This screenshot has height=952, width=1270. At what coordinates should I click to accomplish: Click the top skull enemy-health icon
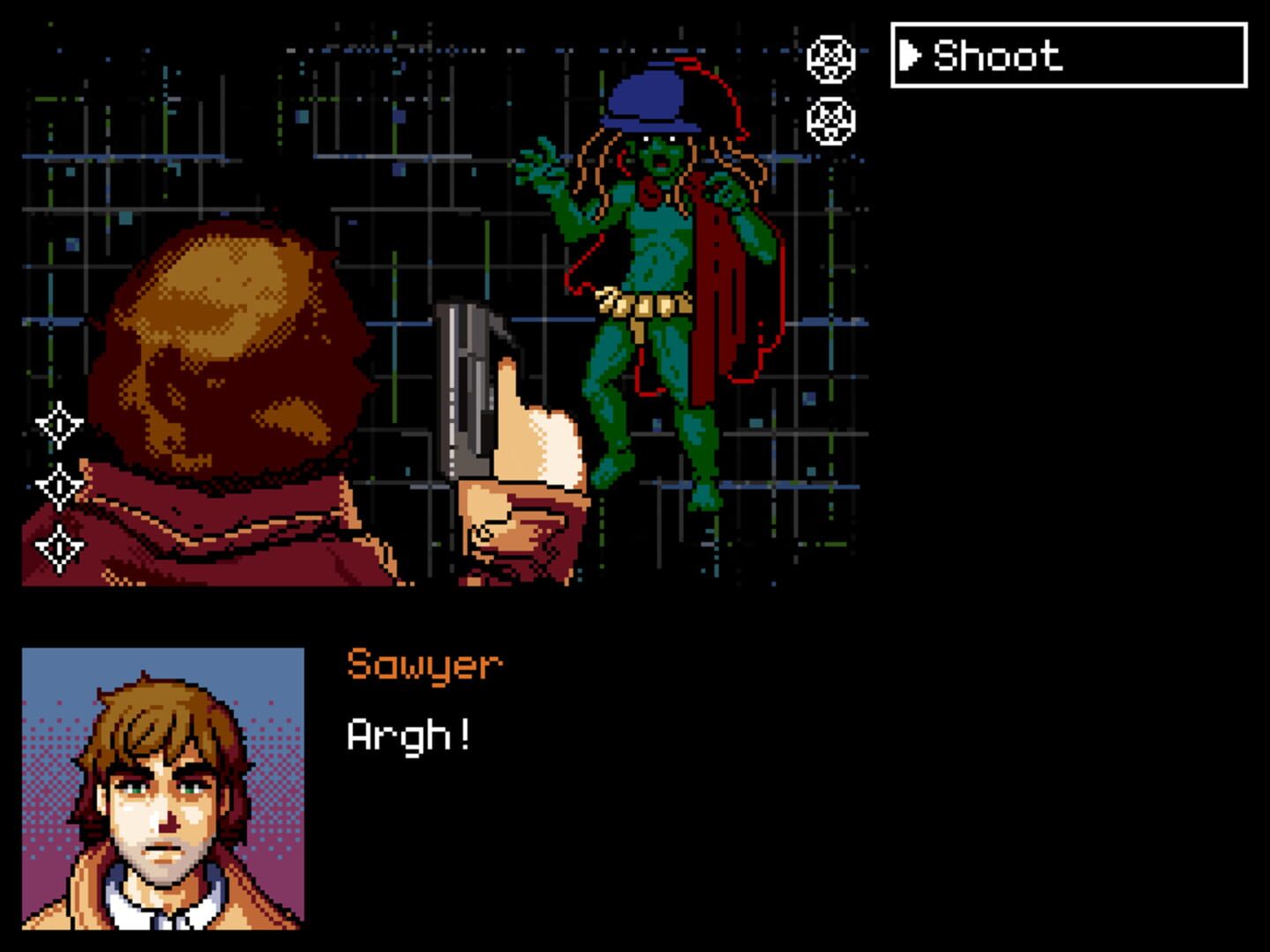coord(833,60)
